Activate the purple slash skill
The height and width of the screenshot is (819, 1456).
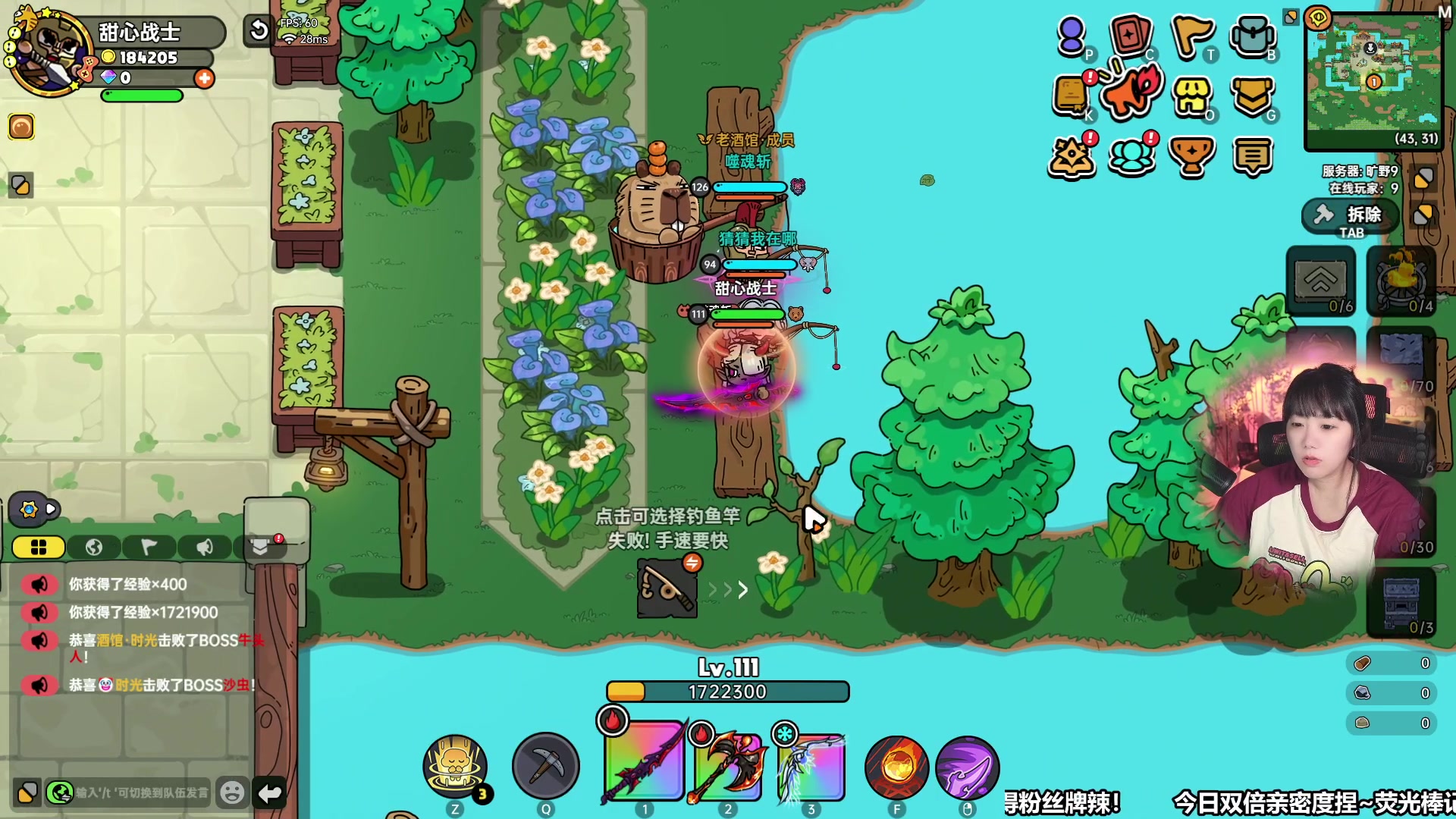pos(967,767)
